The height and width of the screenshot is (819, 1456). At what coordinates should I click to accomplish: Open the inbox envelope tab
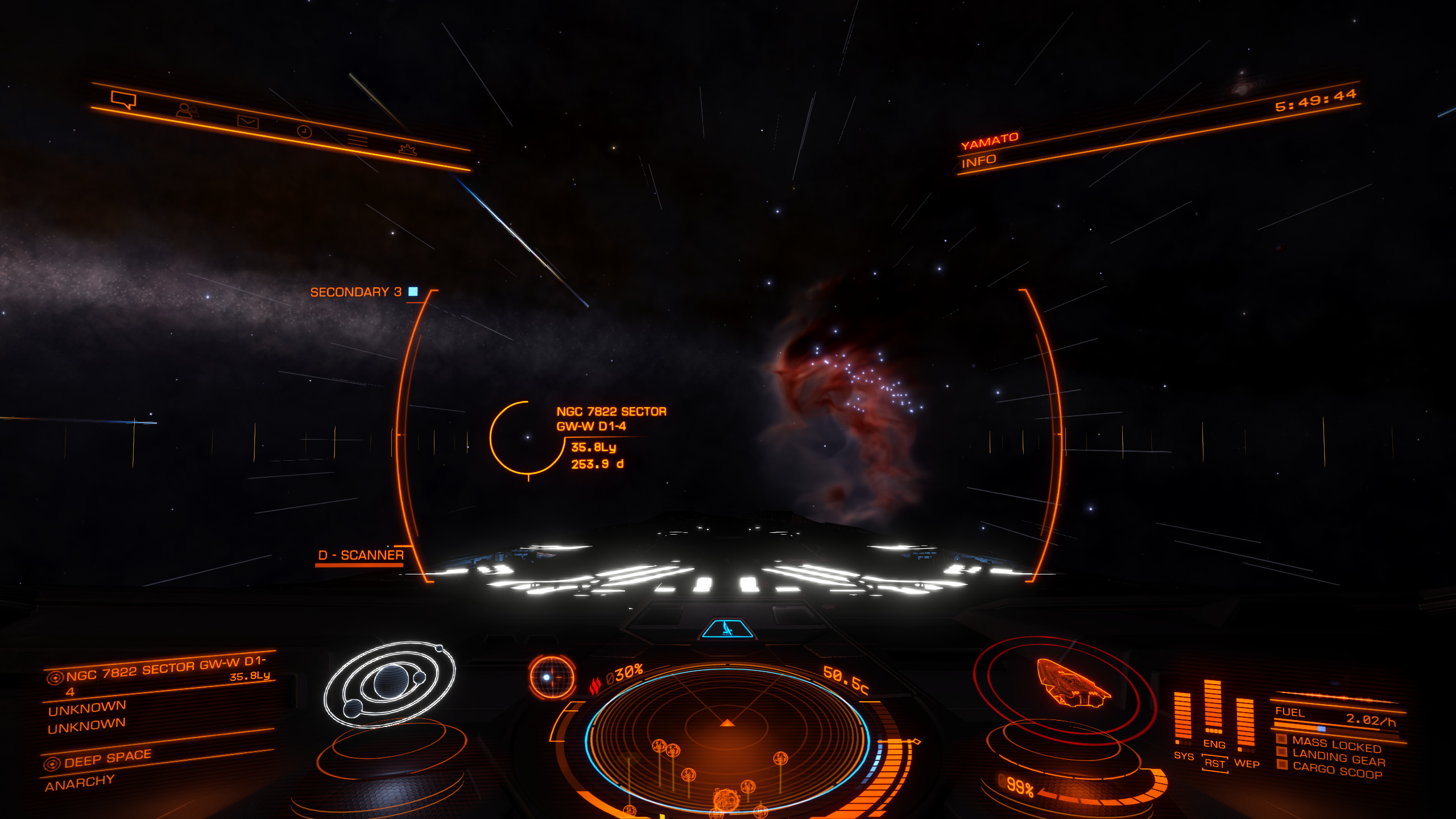248,121
